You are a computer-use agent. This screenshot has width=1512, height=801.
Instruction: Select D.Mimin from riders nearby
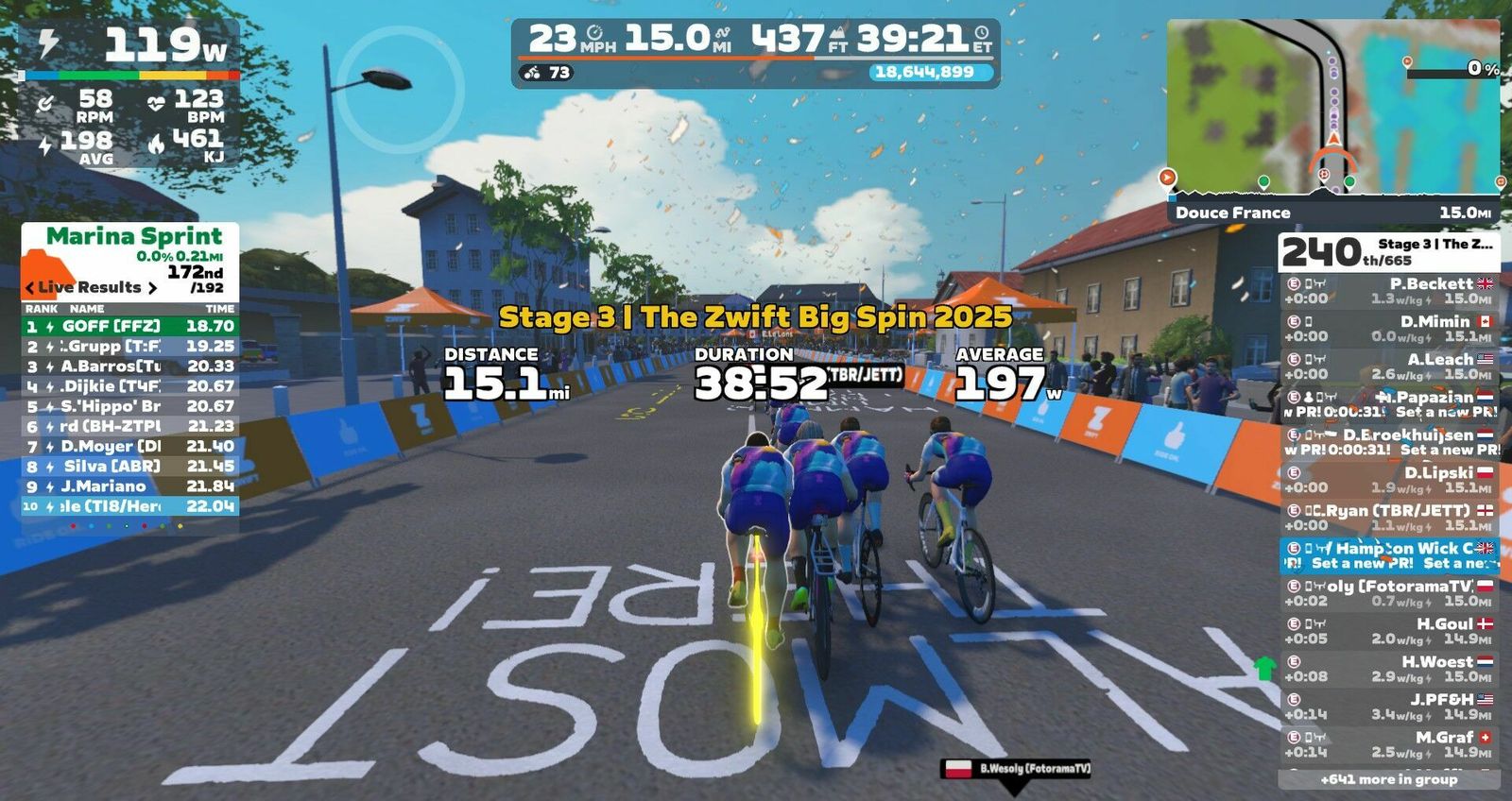1388,329
